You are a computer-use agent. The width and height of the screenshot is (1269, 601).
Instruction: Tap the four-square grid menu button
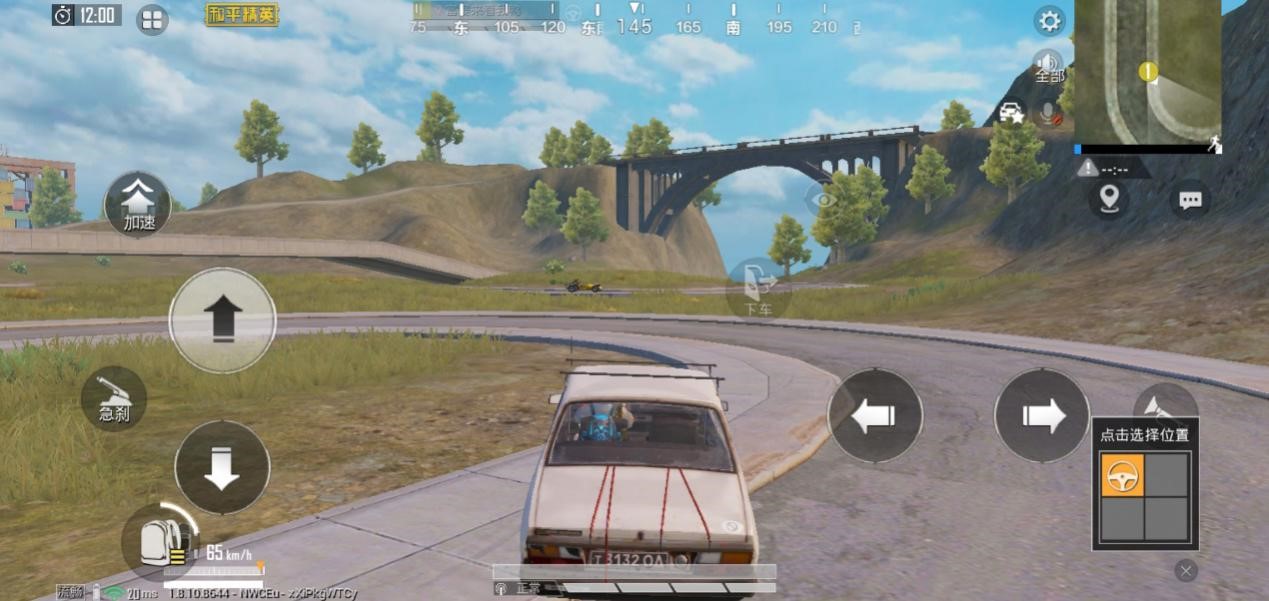152,19
